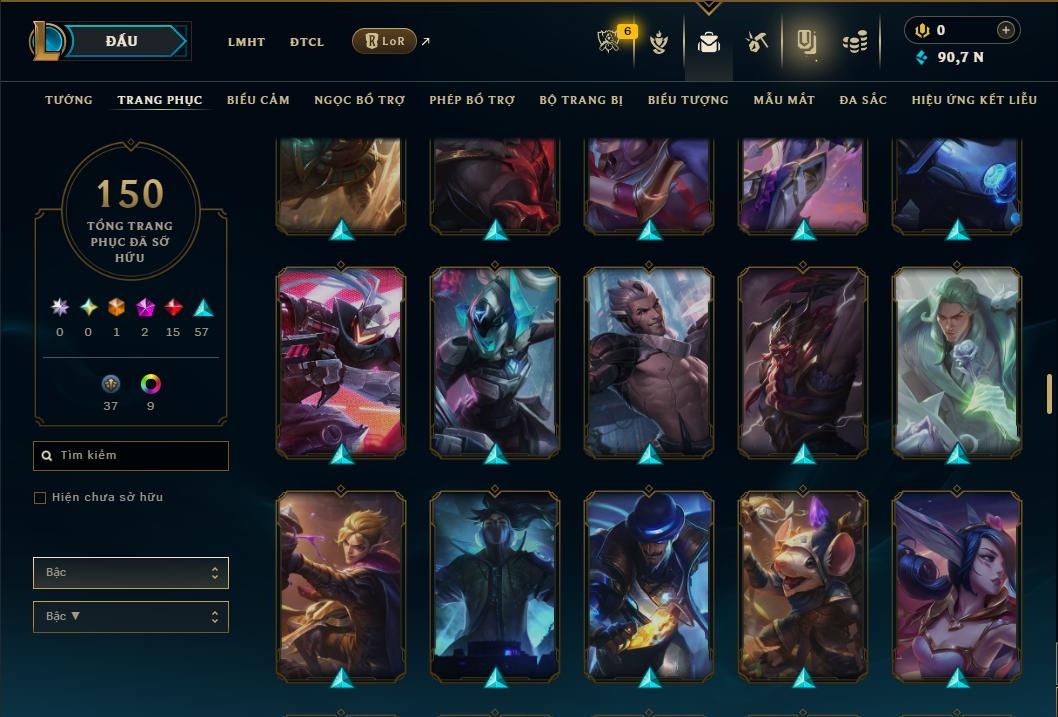Select the shirtless gray-haired man skin
The width and height of the screenshot is (1058, 717).
point(650,362)
